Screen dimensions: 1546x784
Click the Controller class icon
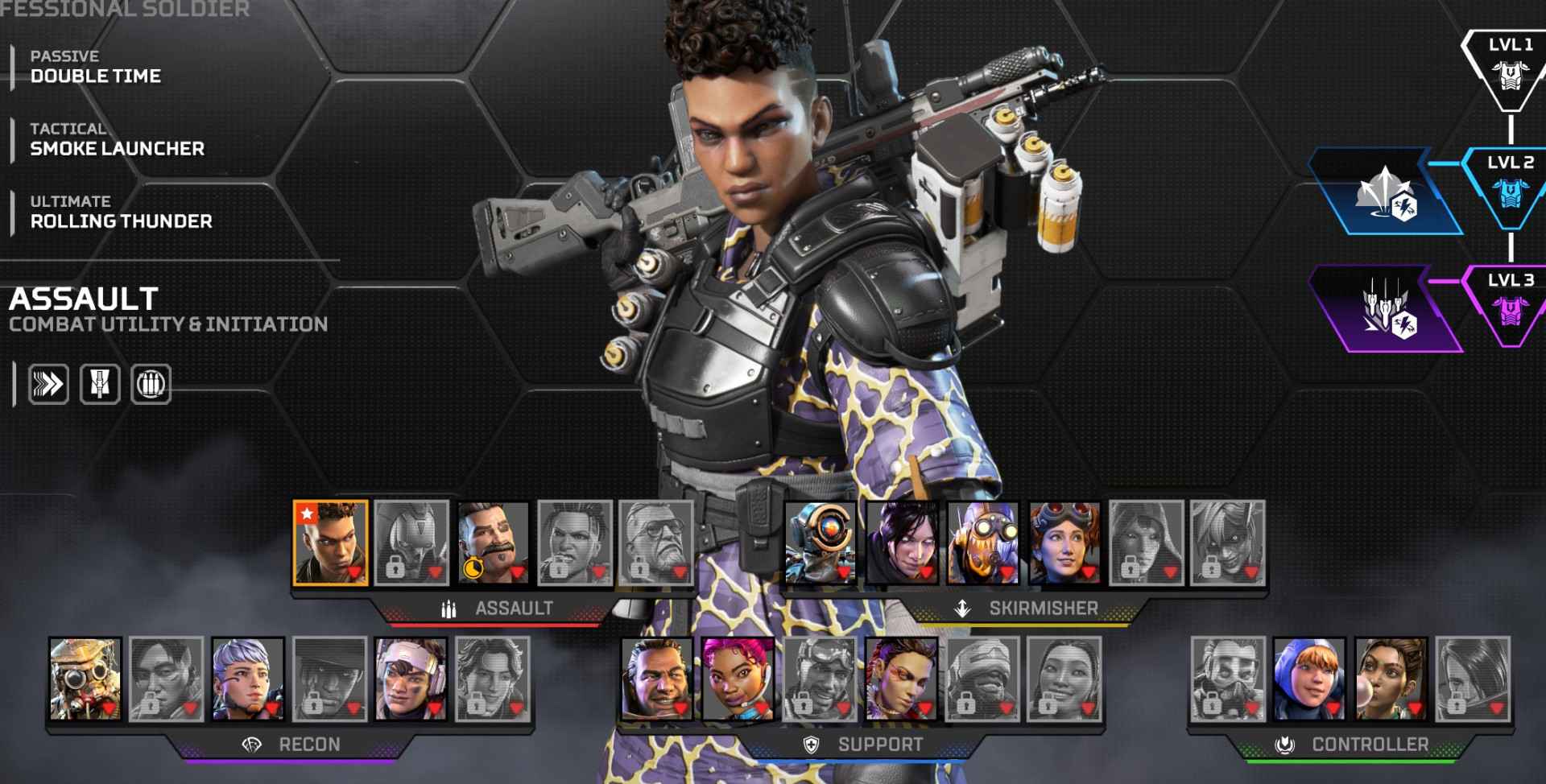pos(1285,745)
